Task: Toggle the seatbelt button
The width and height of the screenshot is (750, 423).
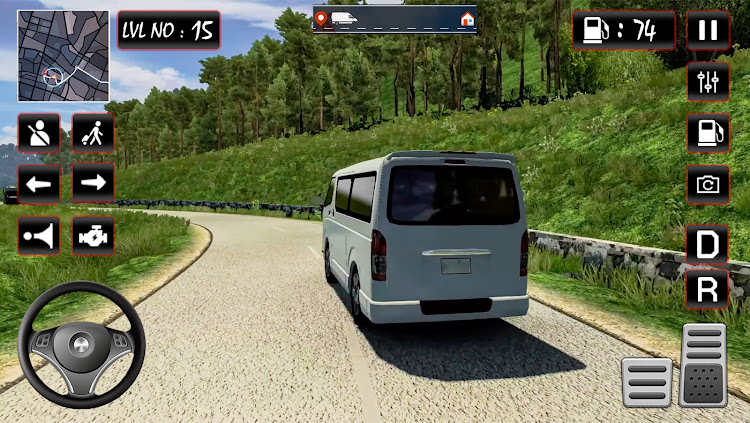Action: 39,132
